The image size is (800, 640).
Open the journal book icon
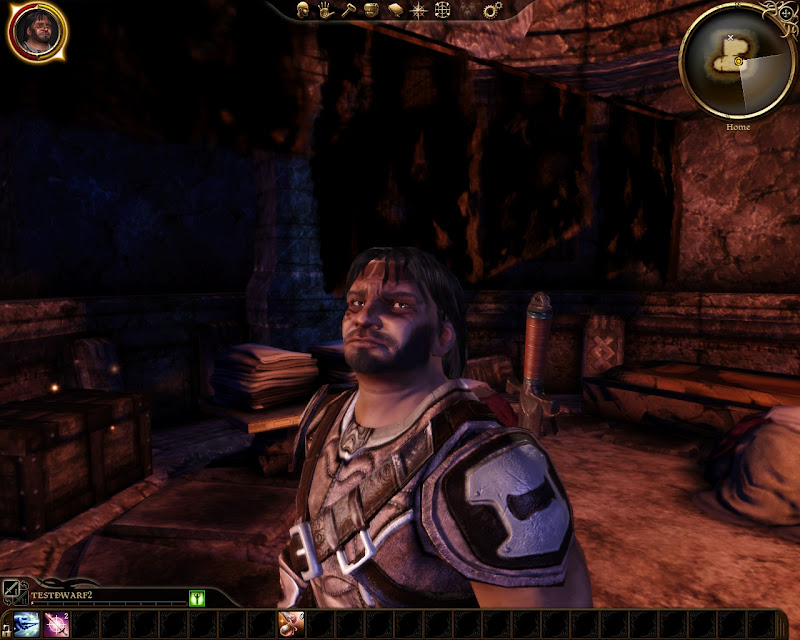394,10
